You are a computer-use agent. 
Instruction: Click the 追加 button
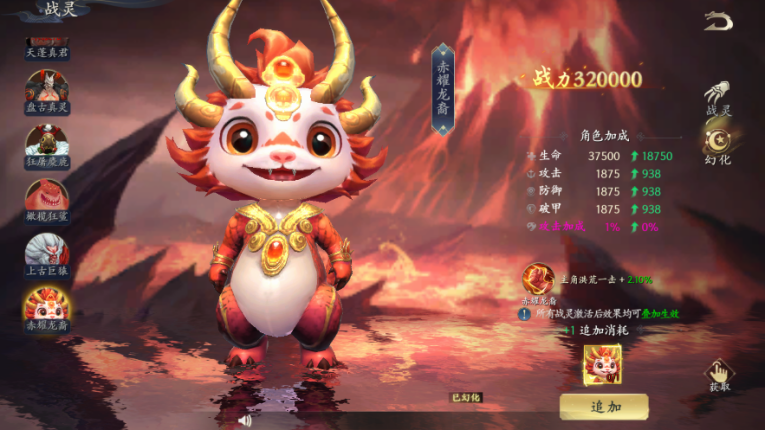click(x=605, y=406)
